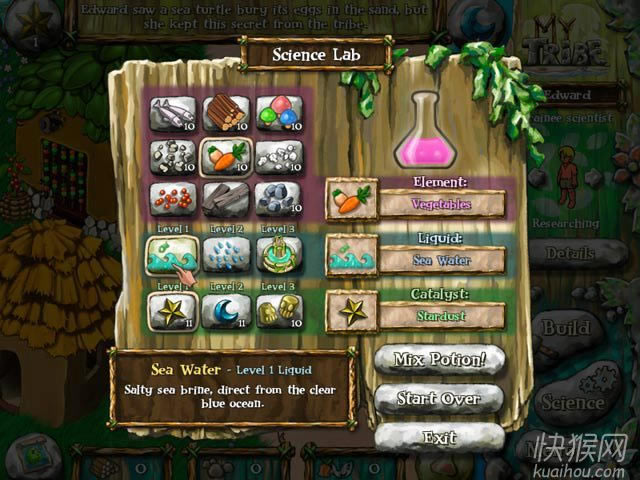
Task: Open the Details button for Edward
Action: coord(571,254)
